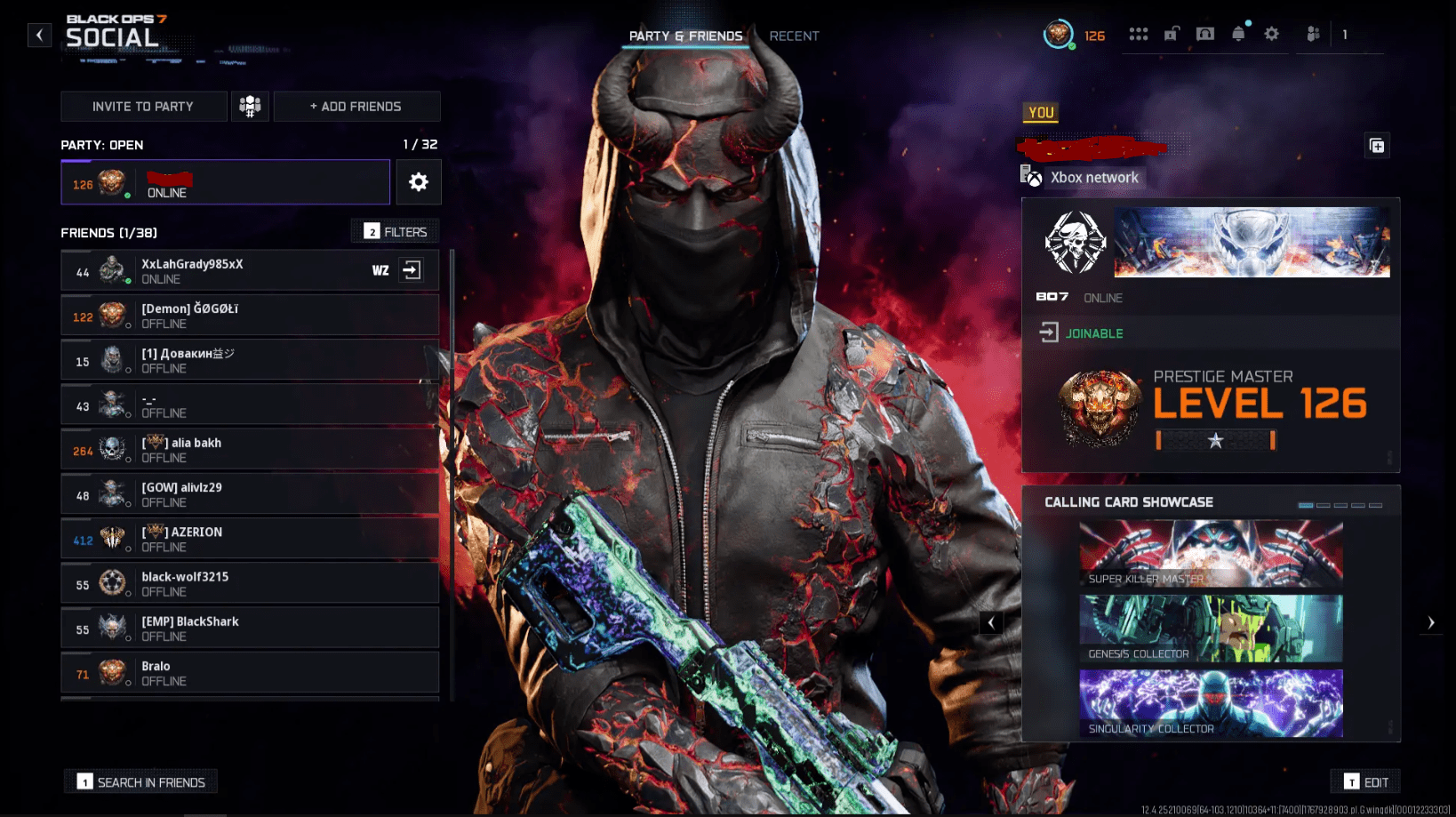The image size is (1456, 817).
Task: Click the social/party icon next to player count
Action: (1312, 34)
